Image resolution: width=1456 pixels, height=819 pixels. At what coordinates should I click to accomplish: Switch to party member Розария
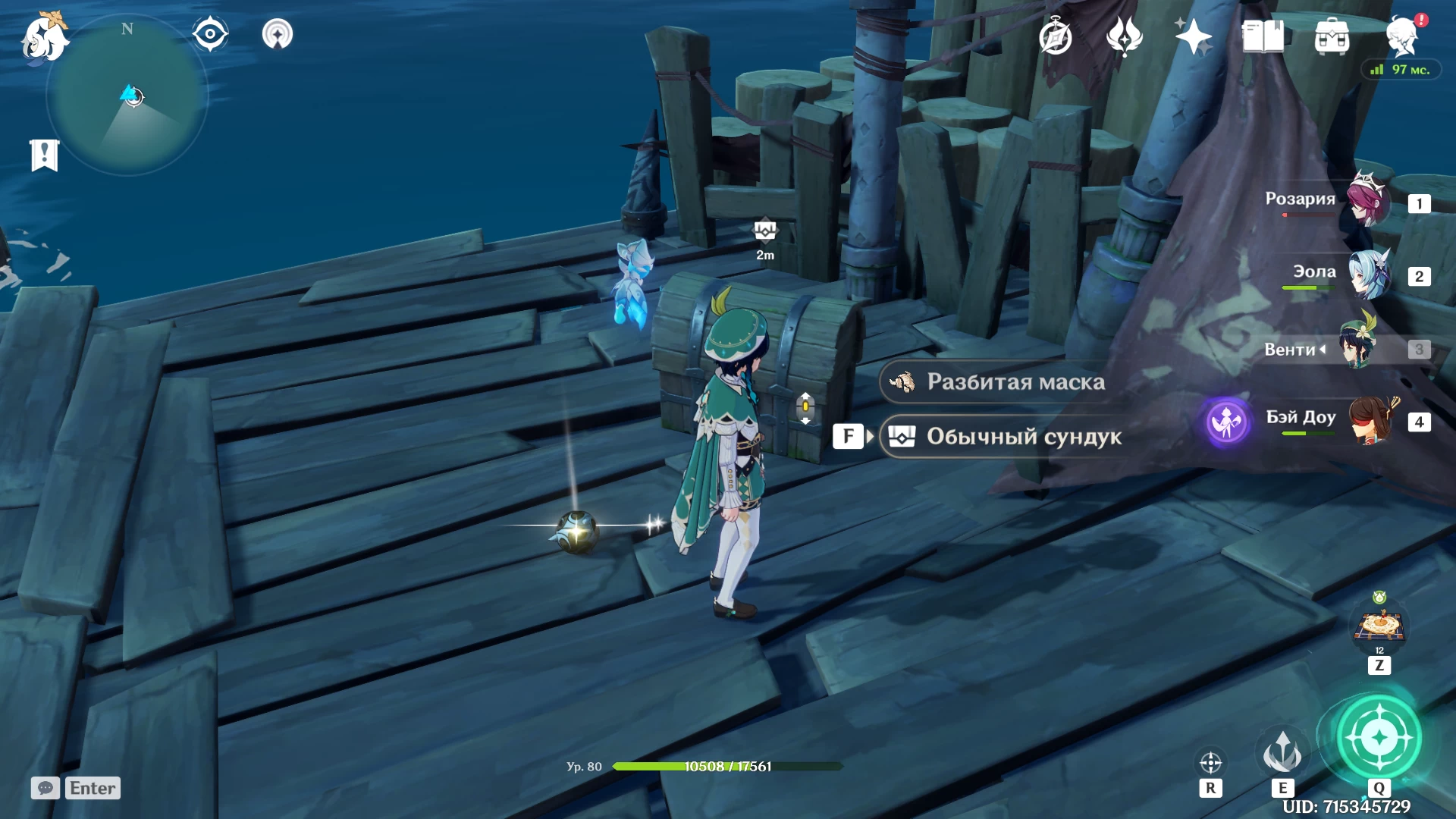(x=1370, y=202)
